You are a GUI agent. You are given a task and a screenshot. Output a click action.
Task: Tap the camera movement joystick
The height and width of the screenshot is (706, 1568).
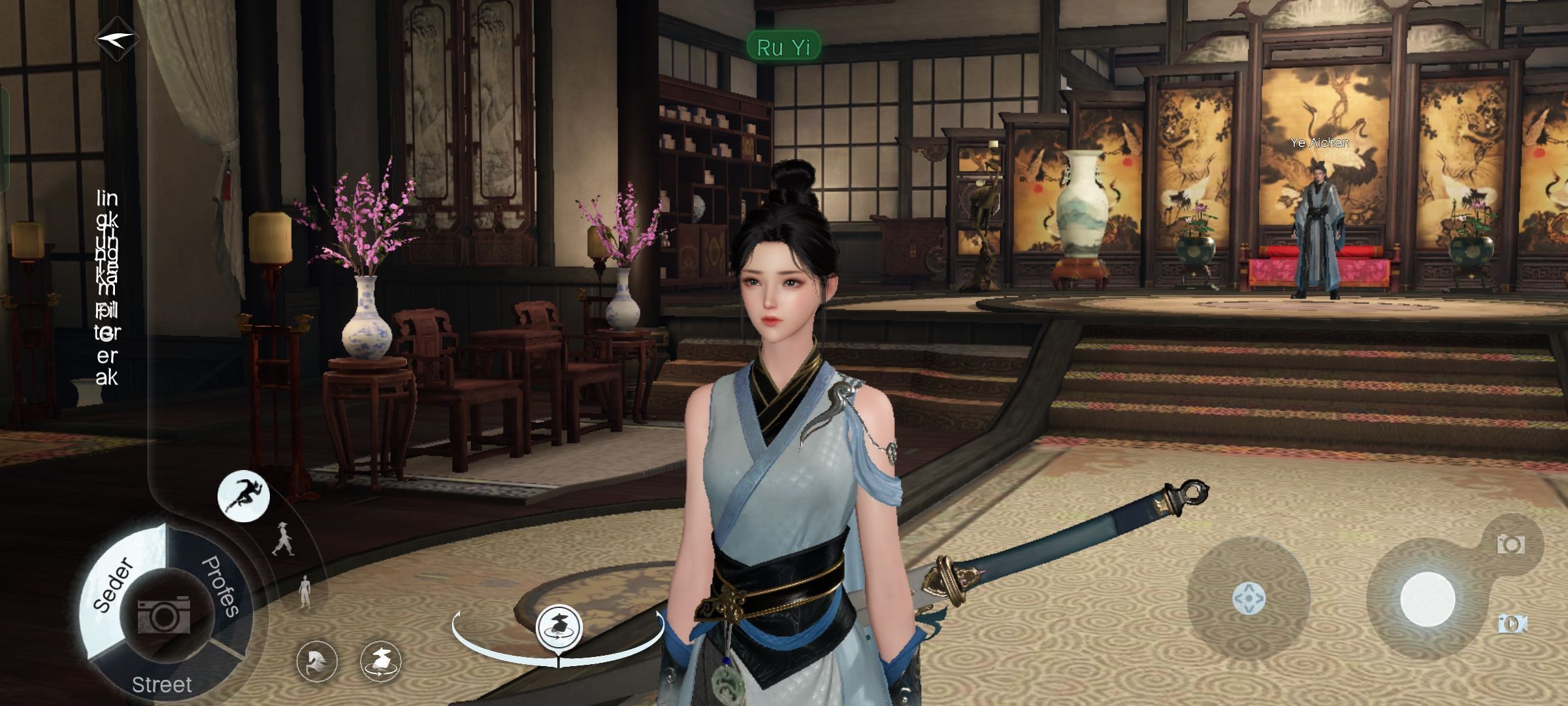pos(1249,599)
